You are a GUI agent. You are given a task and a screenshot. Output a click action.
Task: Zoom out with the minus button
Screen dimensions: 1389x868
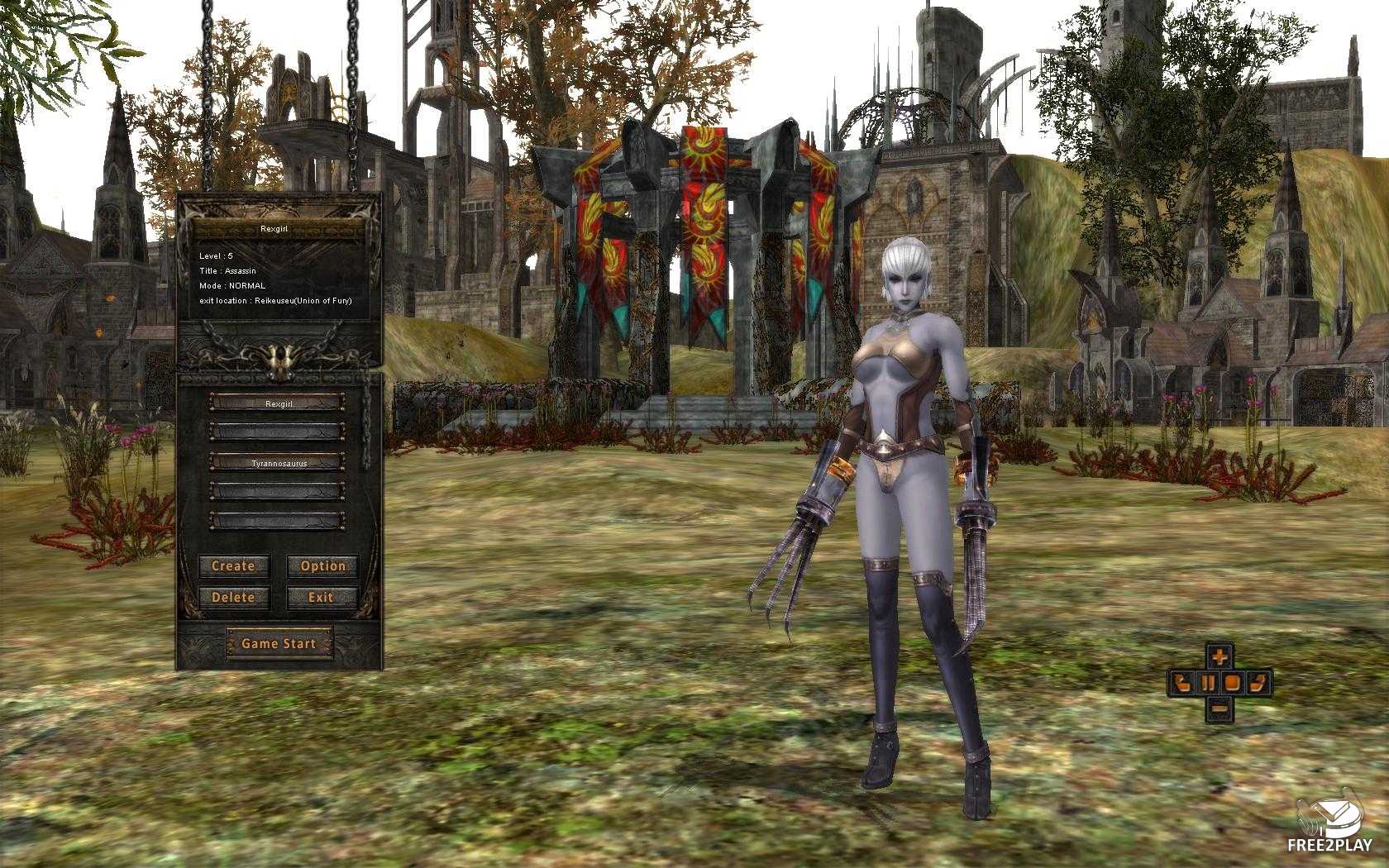pyautogui.click(x=1220, y=708)
